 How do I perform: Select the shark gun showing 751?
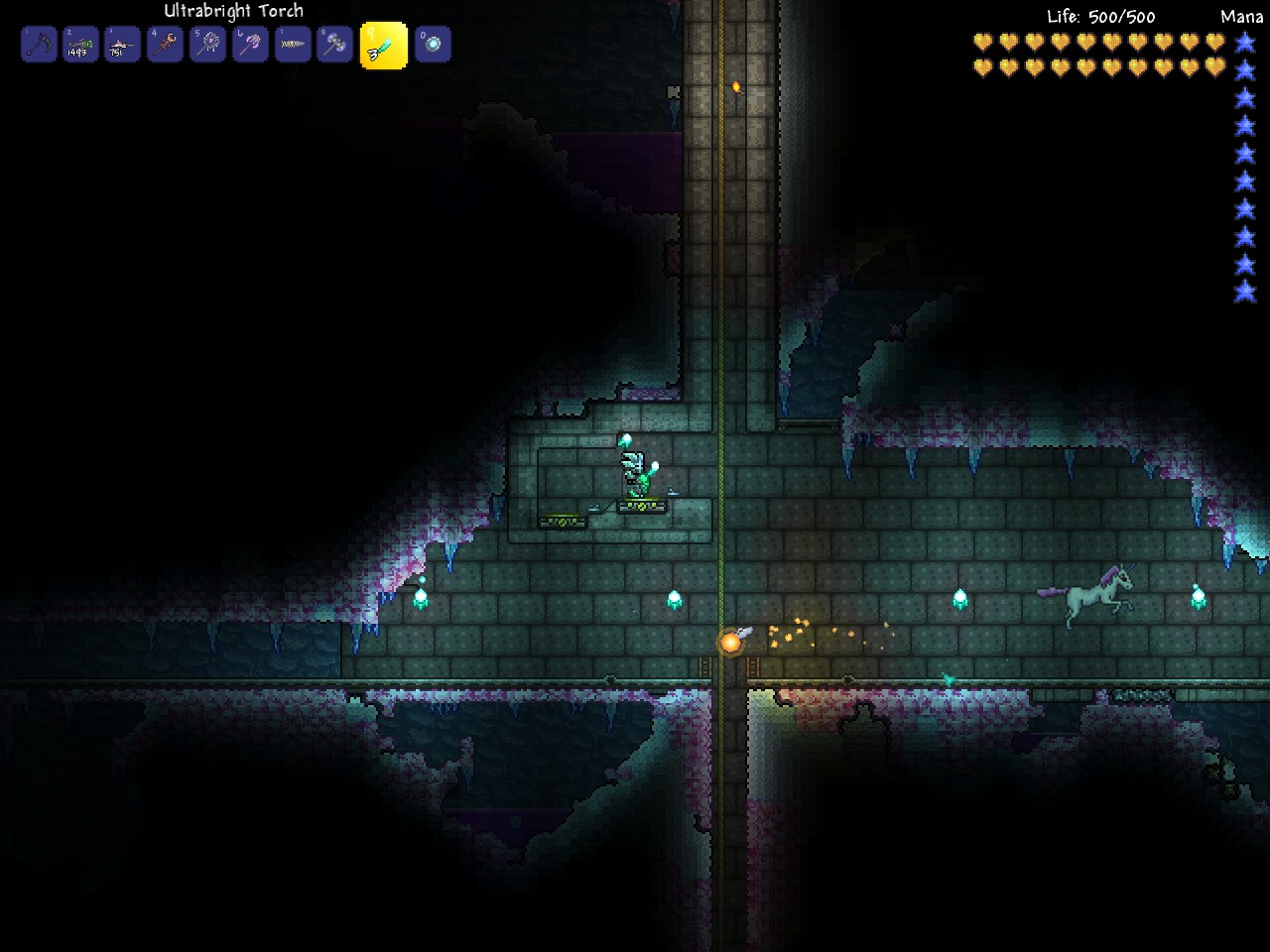(123, 45)
